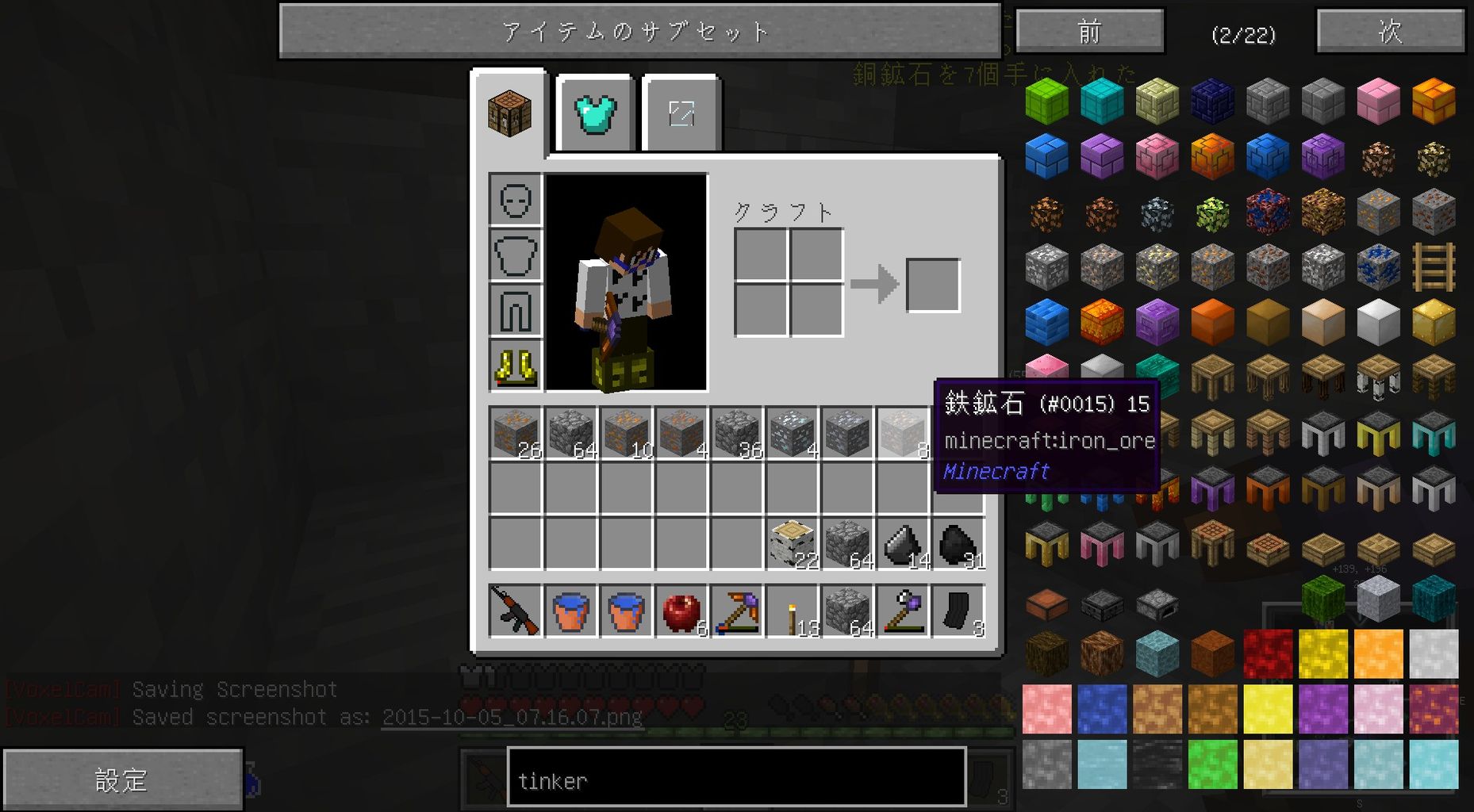Select the apple in the hotbar
The height and width of the screenshot is (812, 1474).
click(x=681, y=612)
